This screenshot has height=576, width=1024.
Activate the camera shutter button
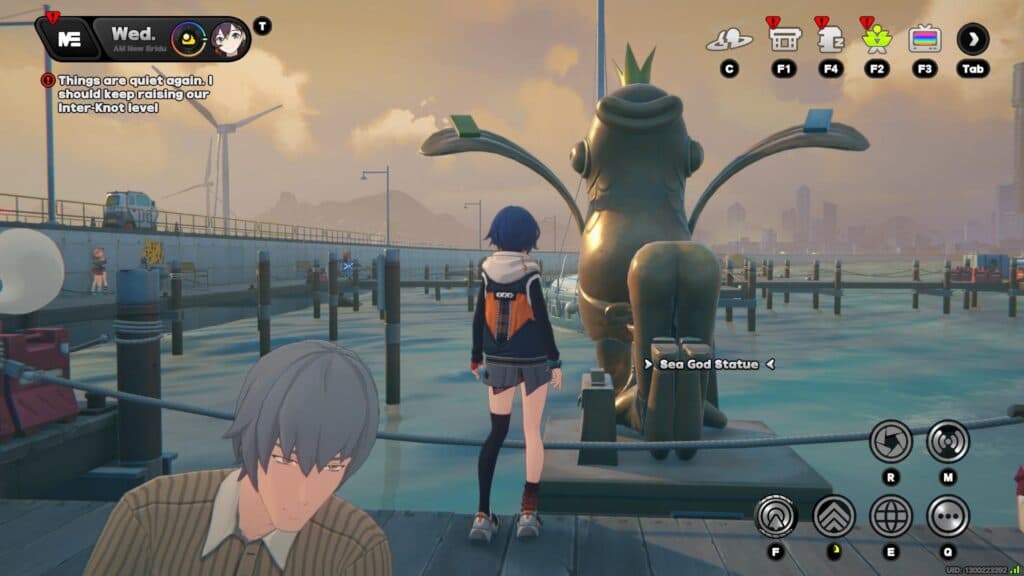(x=890, y=441)
